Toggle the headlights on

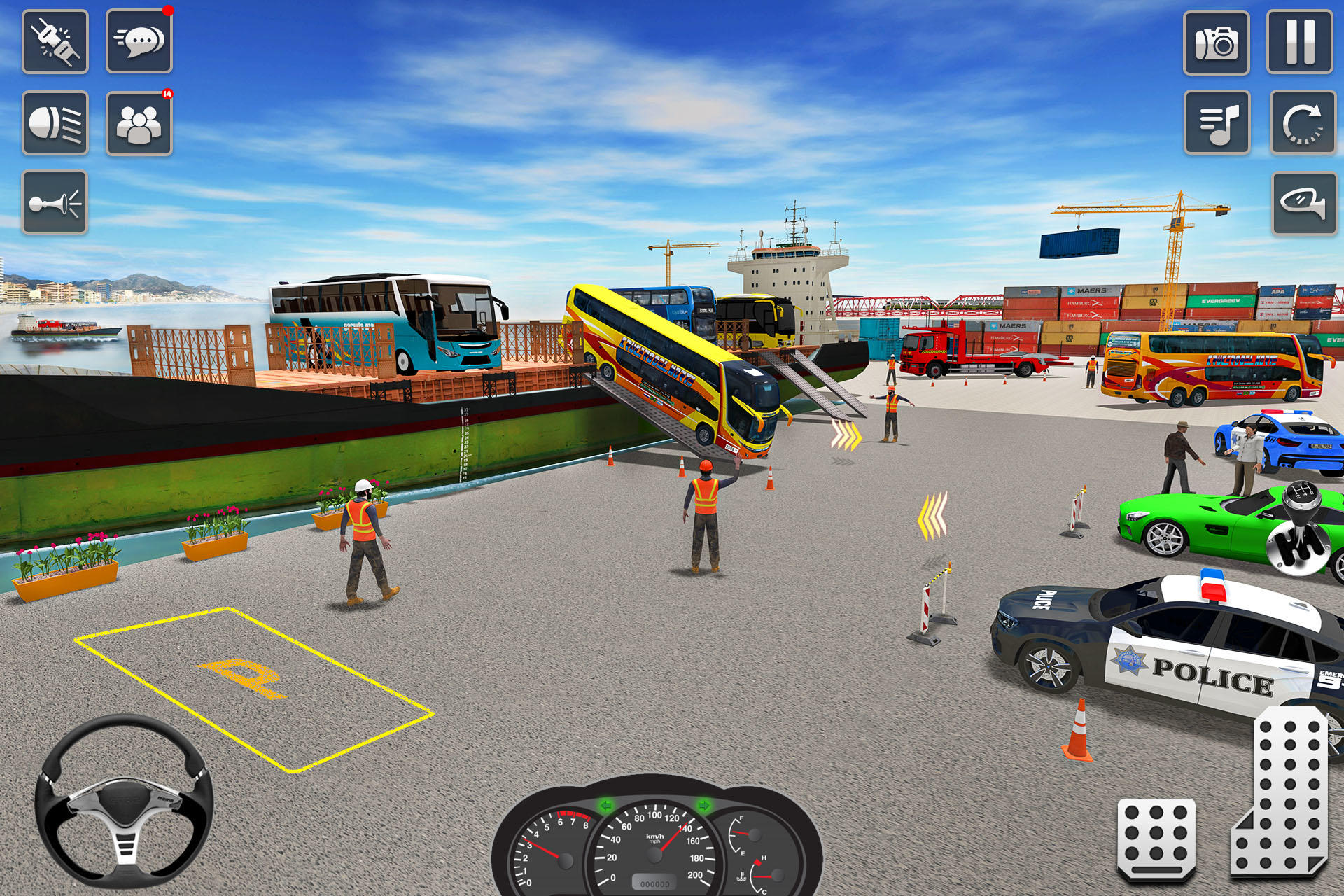pyautogui.click(x=56, y=123)
